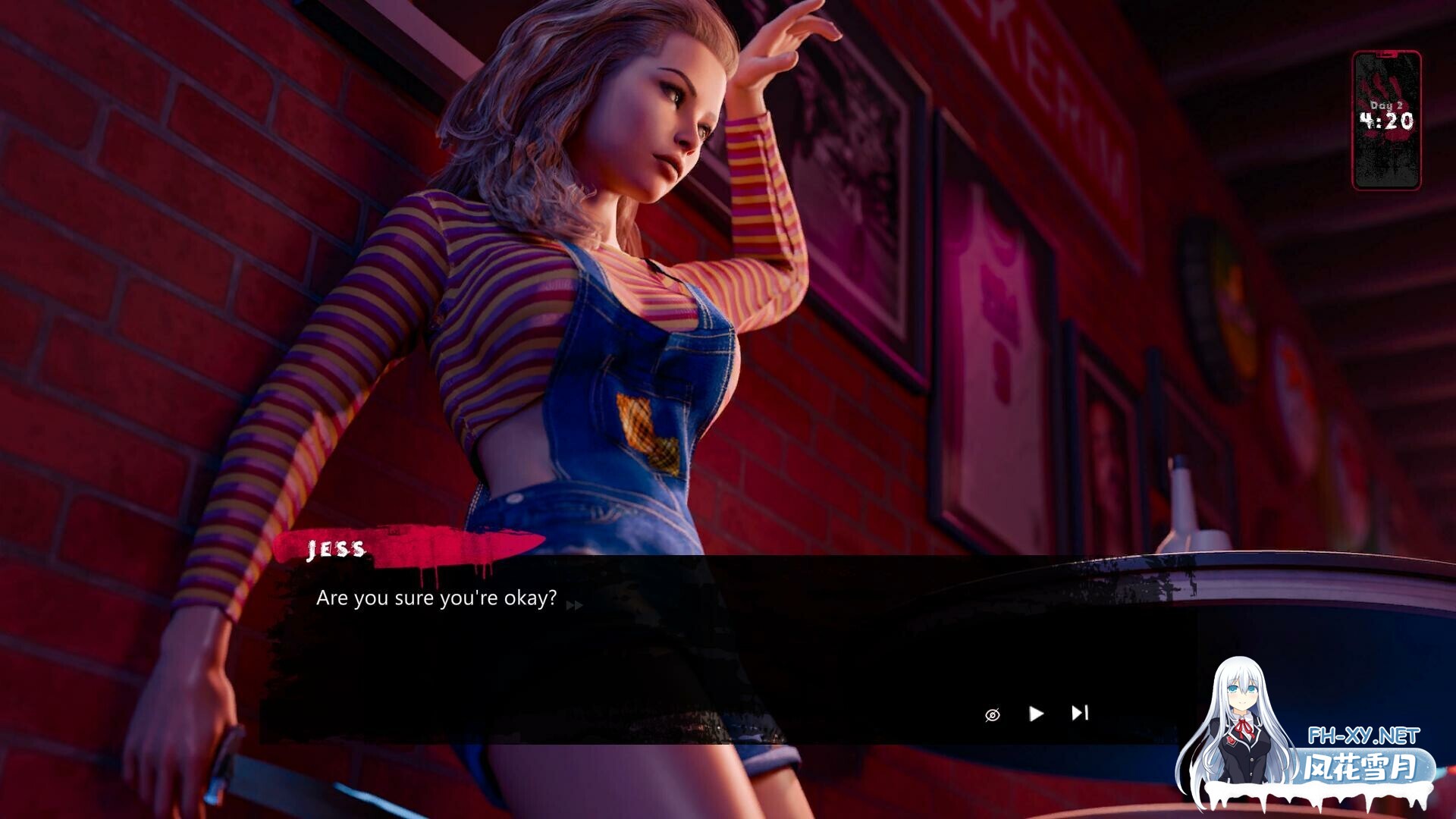This screenshot has height=819, width=1456.
Task: Toggle auto-advance off using play control
Action: click(1035, 714)
